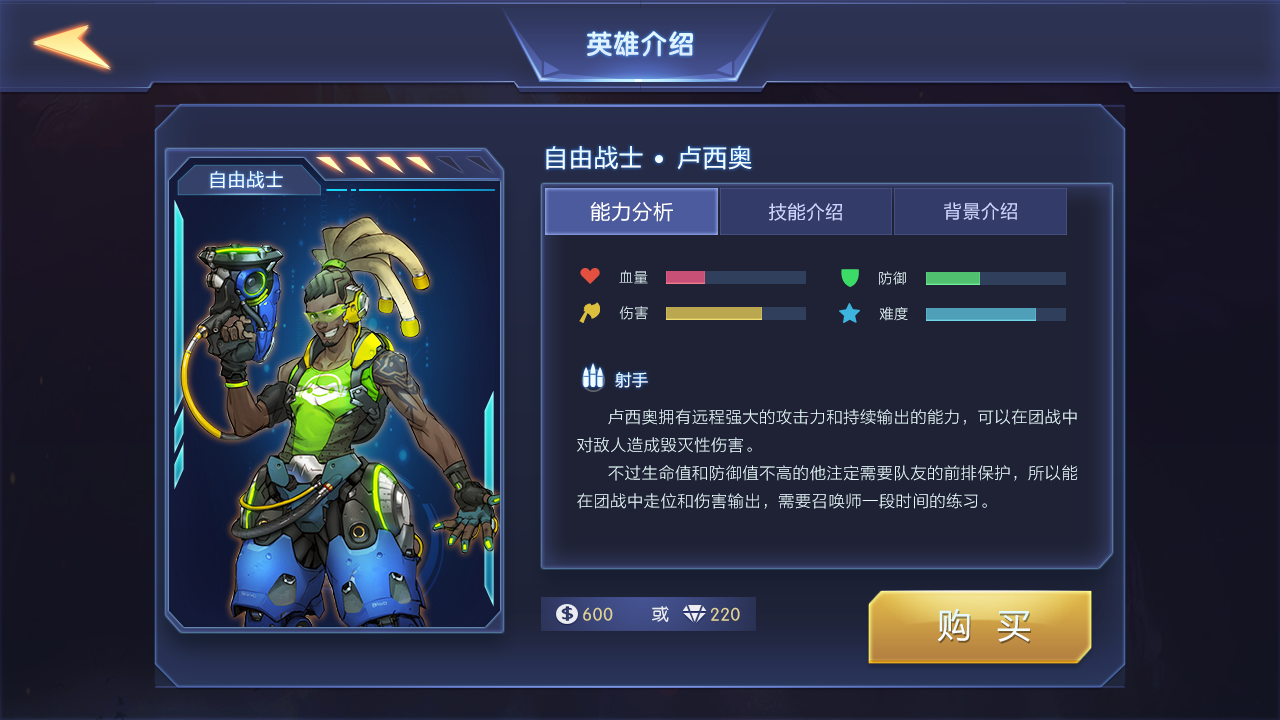Open the 背景介绍 tab
1280x720 pixels.
pos(980,210)
